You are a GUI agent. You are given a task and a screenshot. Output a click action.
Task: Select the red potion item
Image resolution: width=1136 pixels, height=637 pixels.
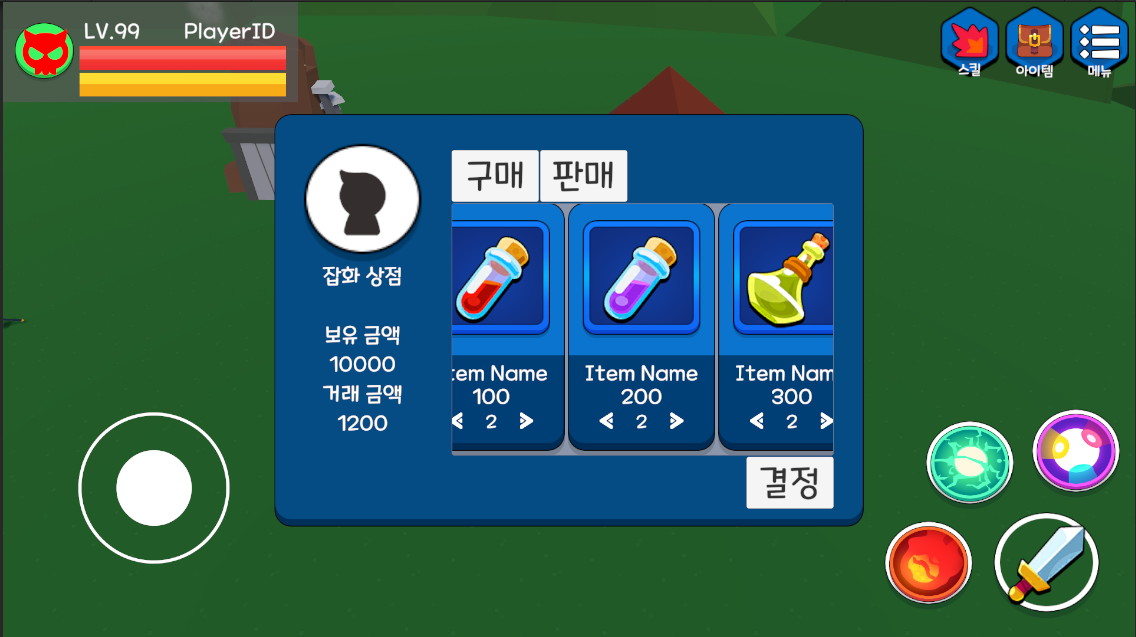click(495, 278)
